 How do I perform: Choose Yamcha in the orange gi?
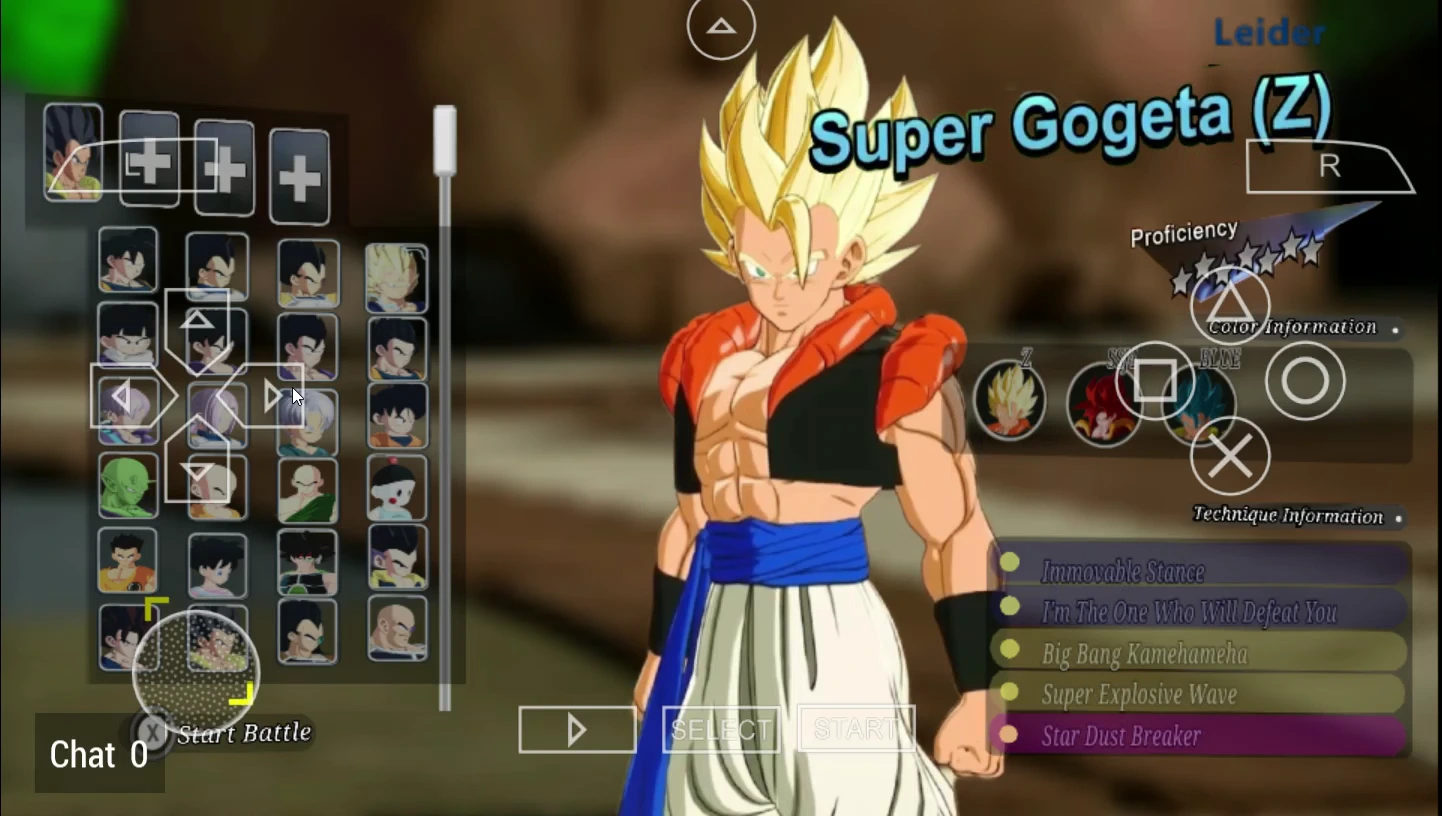[x=128, y=560]
